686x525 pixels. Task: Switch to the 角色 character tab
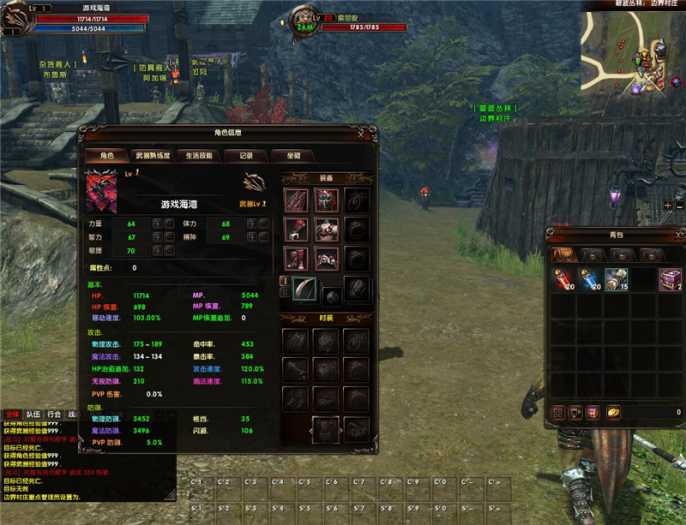[105, 156]
